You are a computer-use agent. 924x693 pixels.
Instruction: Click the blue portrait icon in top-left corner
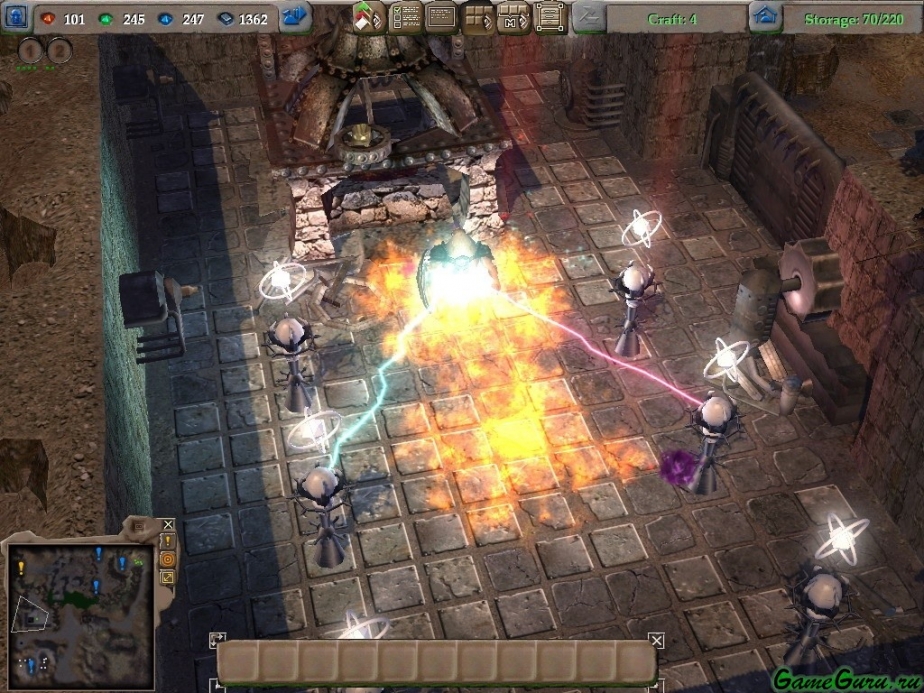click(x=15, y=18)
